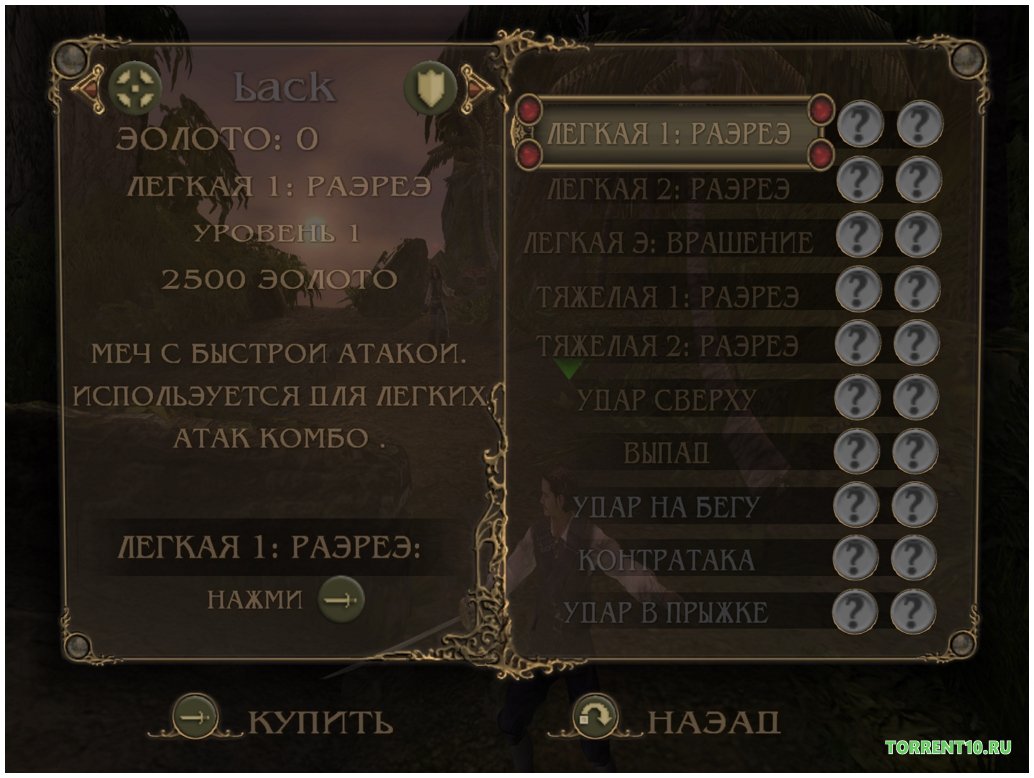This screenshot has height=778, width=1034.
Task: Pick the ТЯЖЕЛАЯ 1: РАЗРЕЗ entry
Action: (668, 295)
